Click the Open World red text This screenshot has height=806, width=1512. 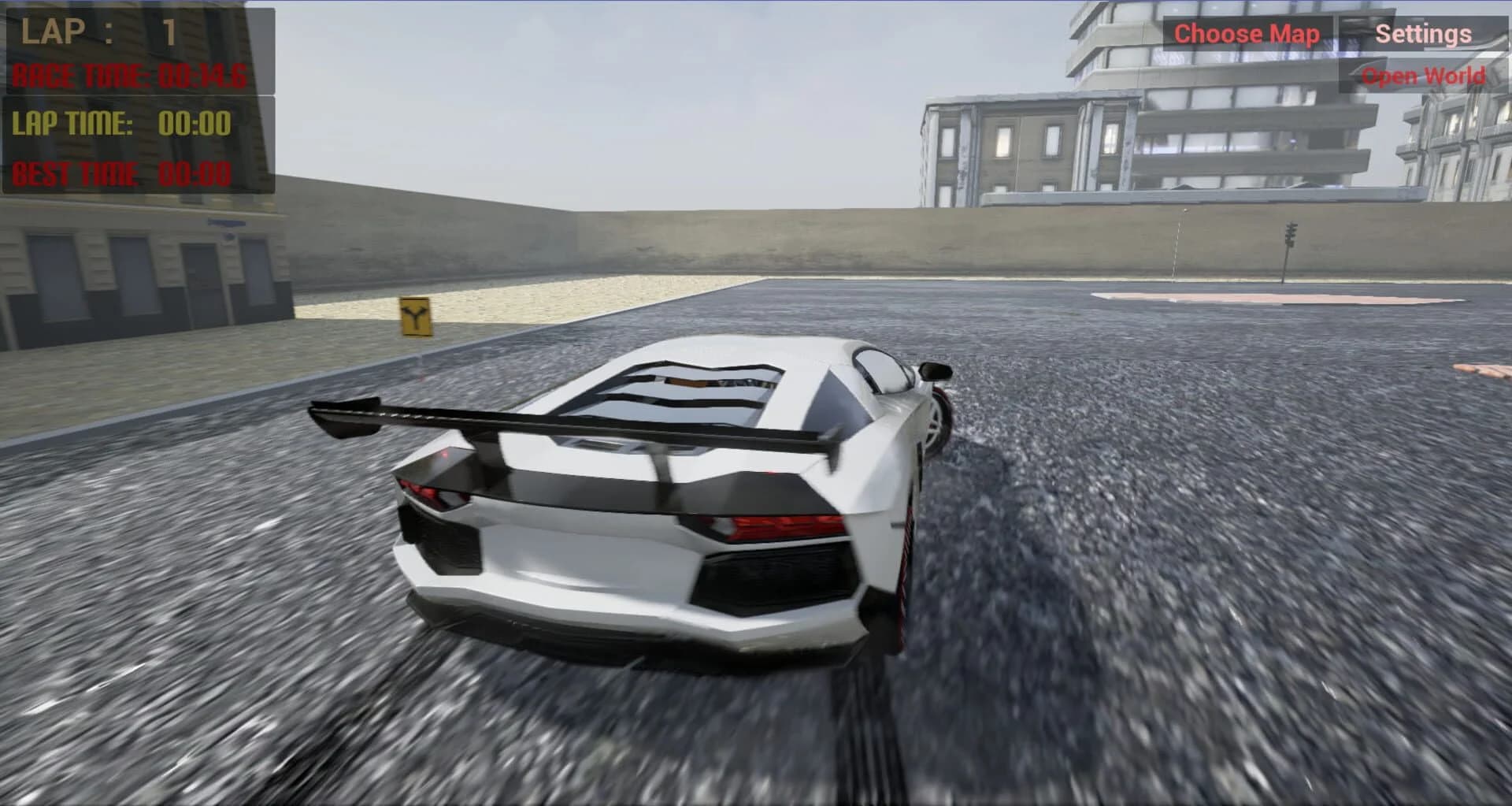tap(1426, 76)
